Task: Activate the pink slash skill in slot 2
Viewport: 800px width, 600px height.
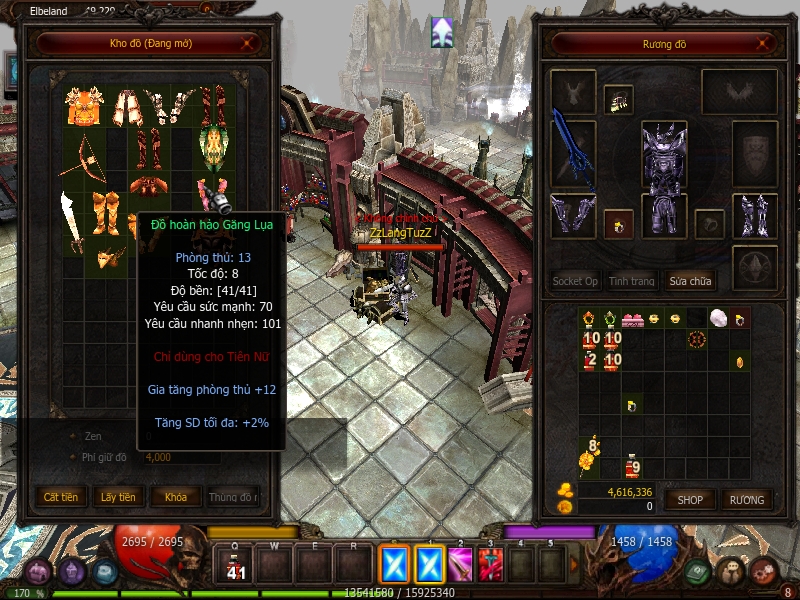Action: click(459, 565)
